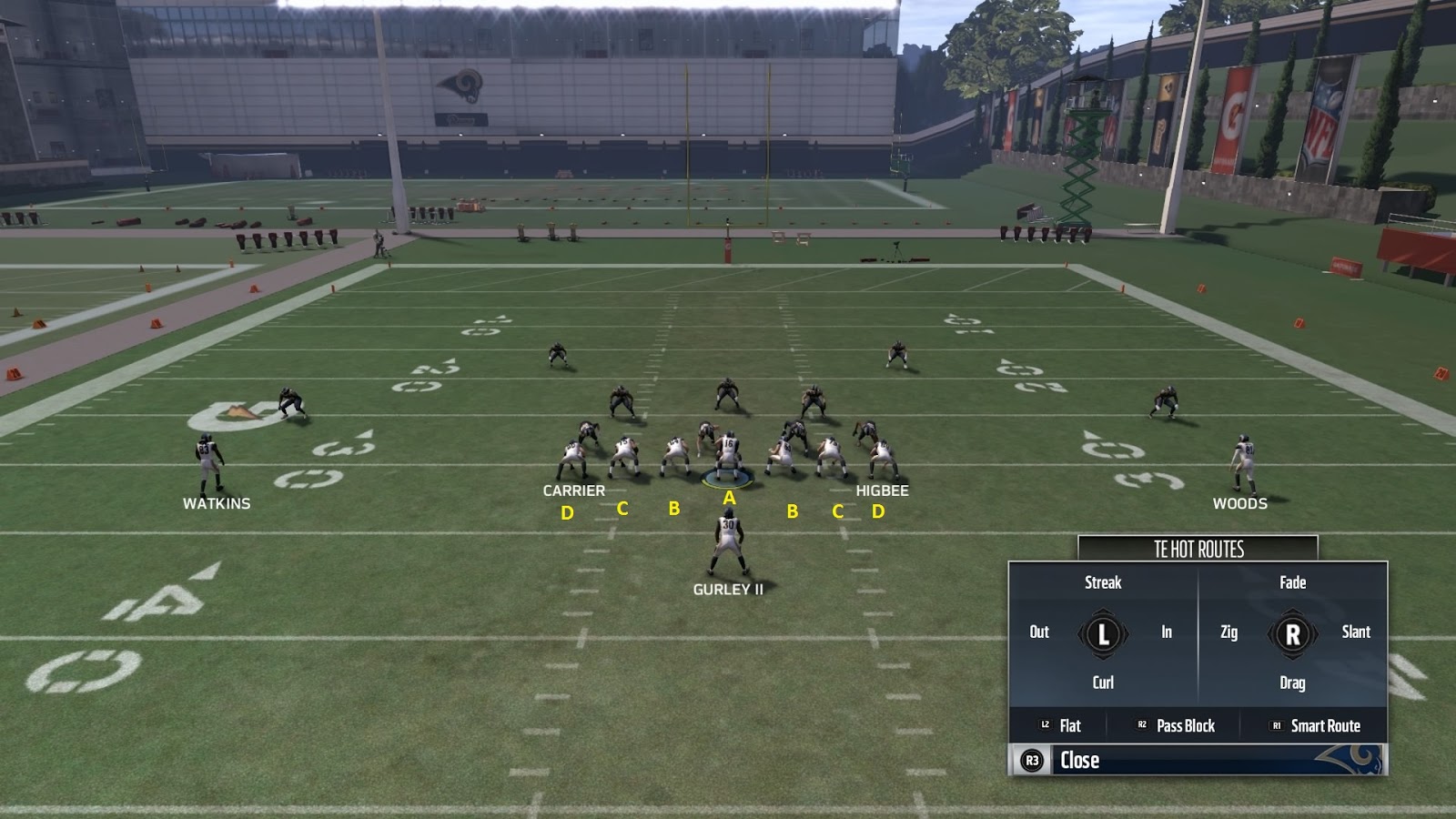
Task: Choose the In route
Action: (1167, 632)
